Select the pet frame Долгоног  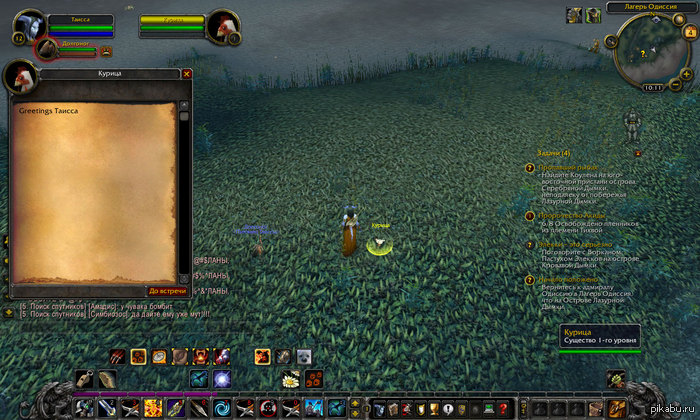pyautogui.click(x=49, y=48)
